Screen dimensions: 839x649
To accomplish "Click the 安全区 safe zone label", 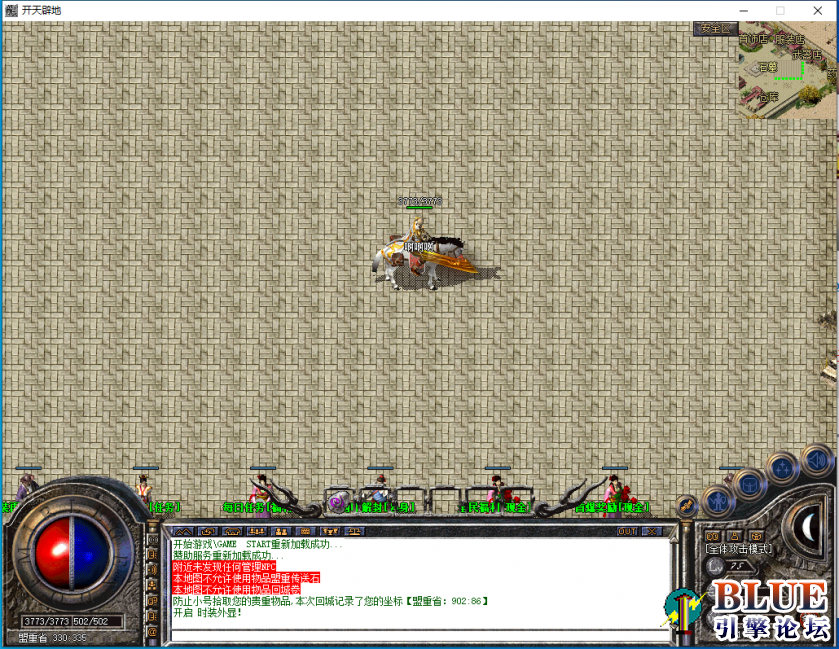I will tap(715, 29).
